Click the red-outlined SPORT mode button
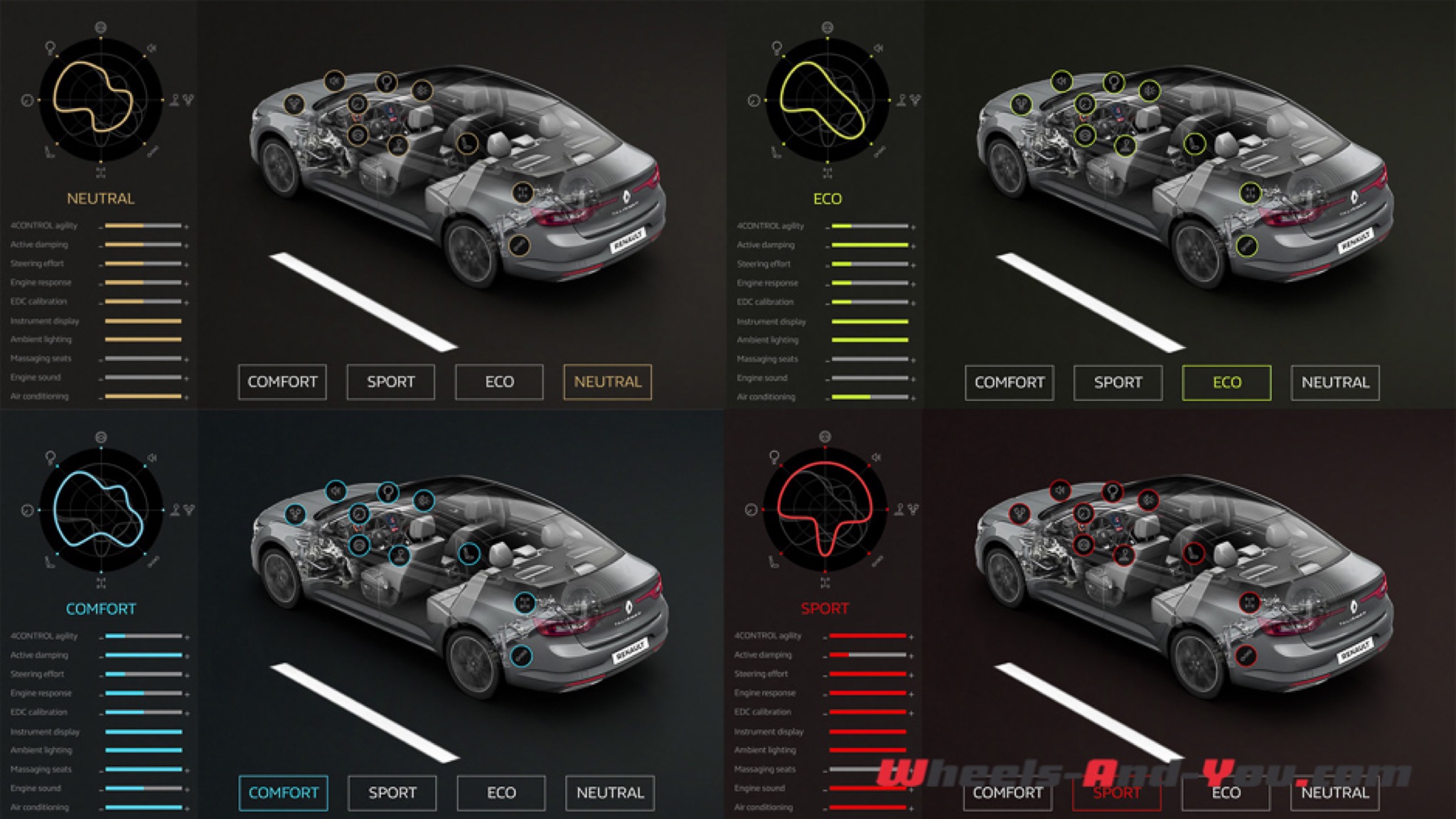1456x819 pixels. coord(1116,793)
